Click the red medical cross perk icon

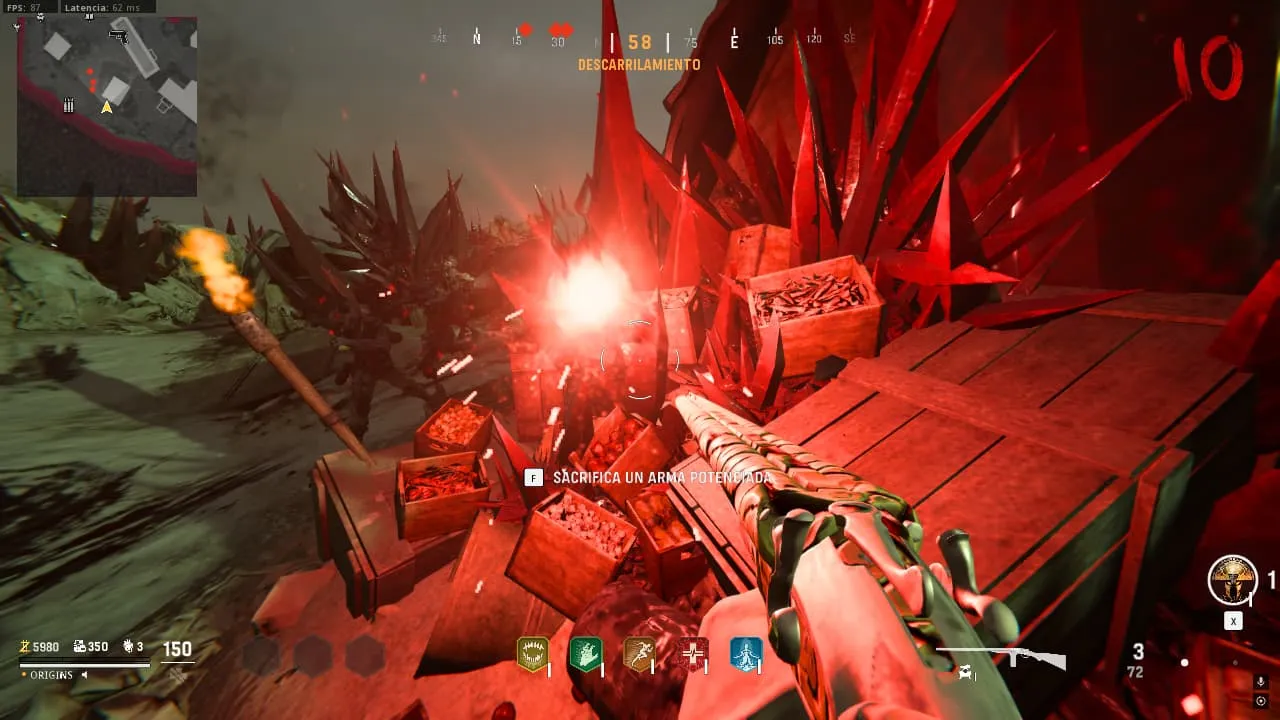coord(692,654)
